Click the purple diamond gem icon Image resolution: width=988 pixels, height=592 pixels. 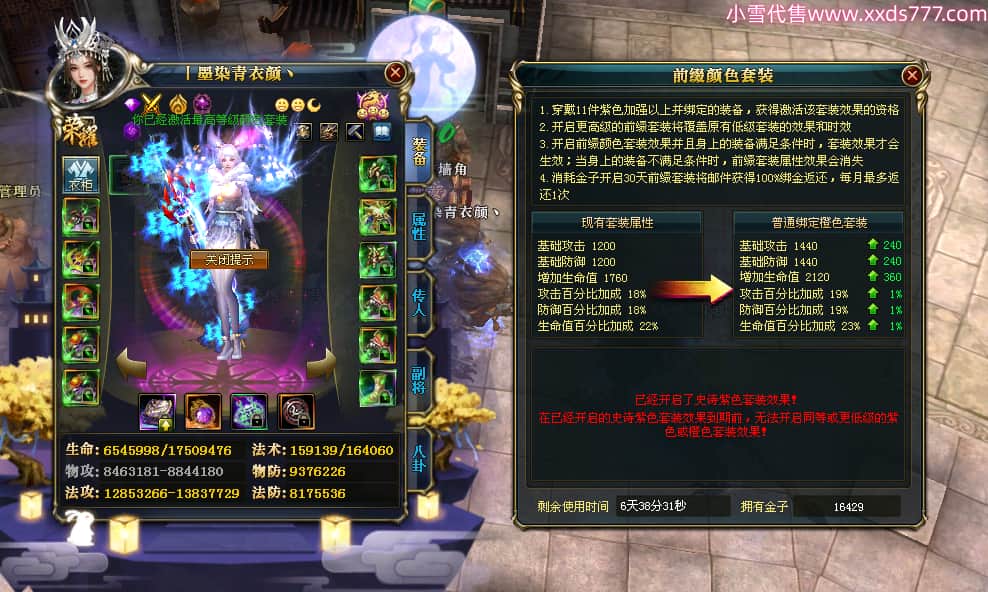click(x=130, y=103)
